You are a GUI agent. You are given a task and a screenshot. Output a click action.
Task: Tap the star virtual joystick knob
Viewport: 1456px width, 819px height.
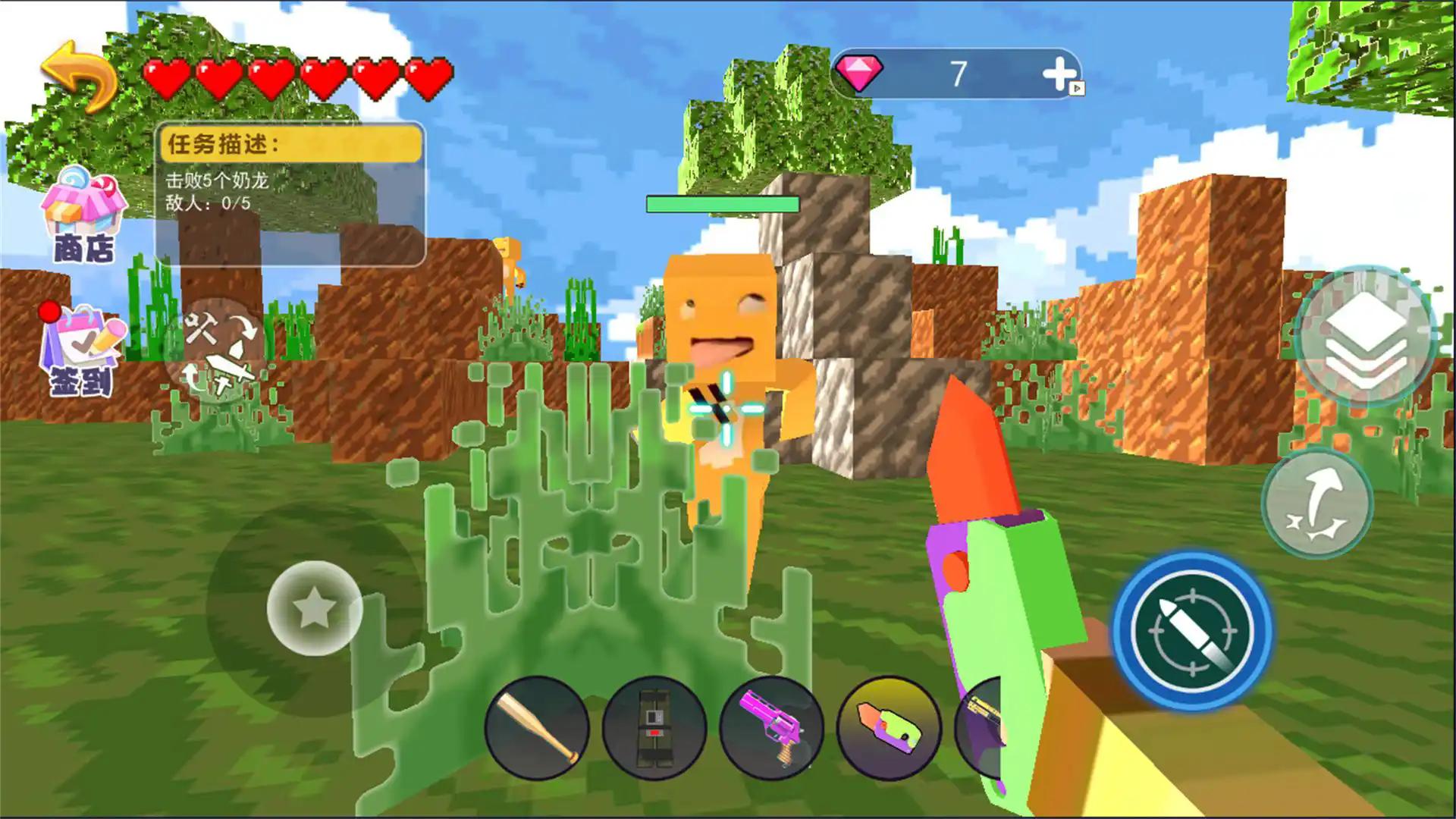click(x=314, y=607)
